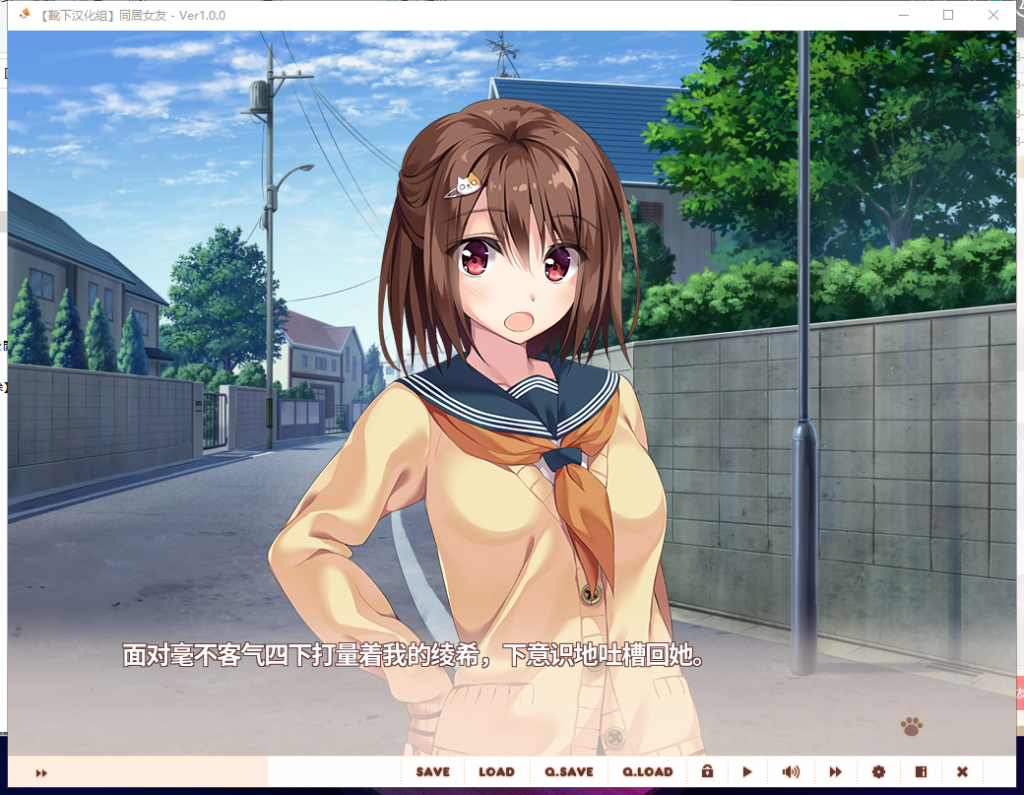Maximize the game window
Screen dimensions: 1024x795
[948, 15]
